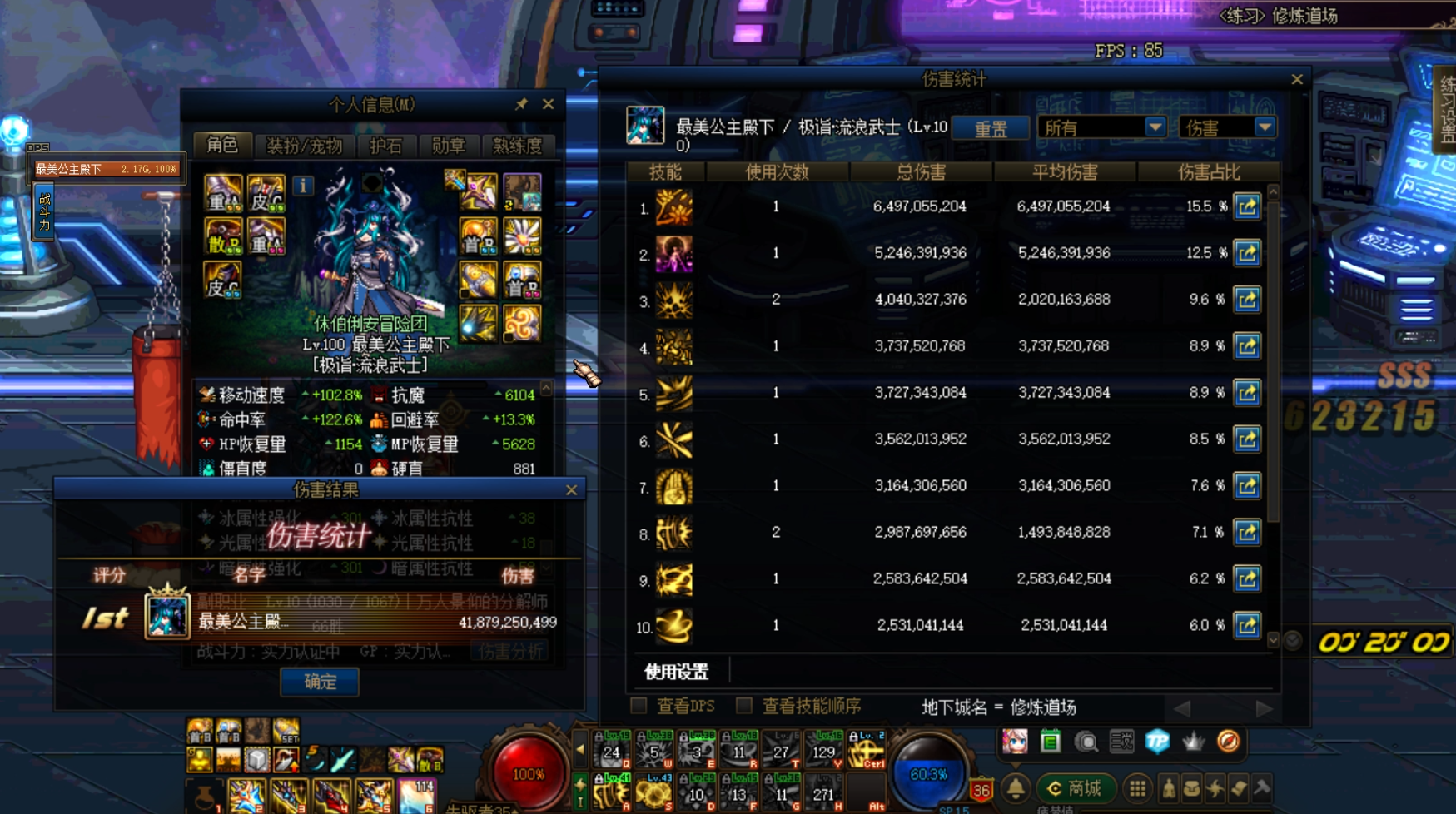
Task: Toggle the pin on the 个人信息 window
Action: 523,105
